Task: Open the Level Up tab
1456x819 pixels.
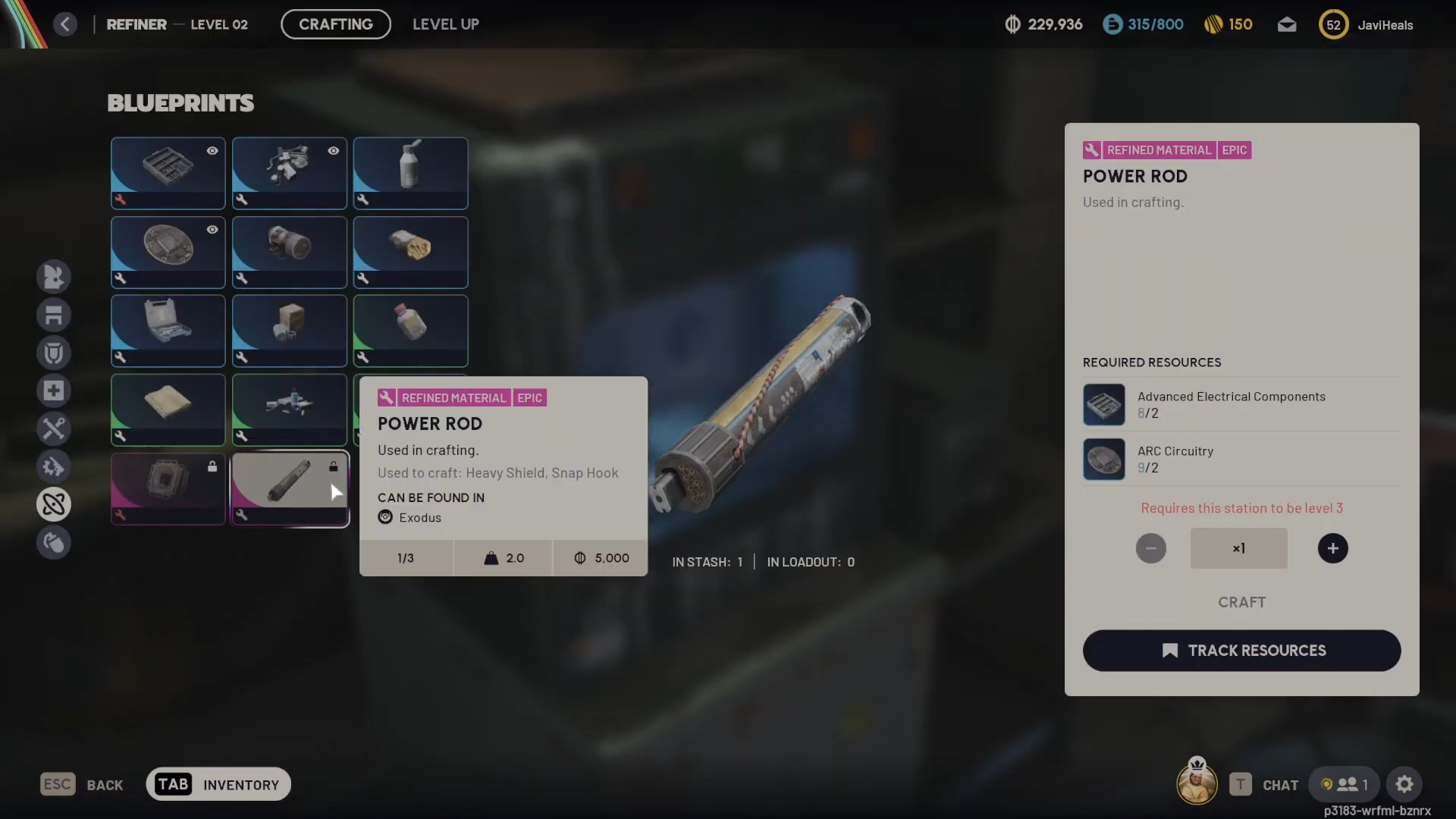Action: (445, 24)
